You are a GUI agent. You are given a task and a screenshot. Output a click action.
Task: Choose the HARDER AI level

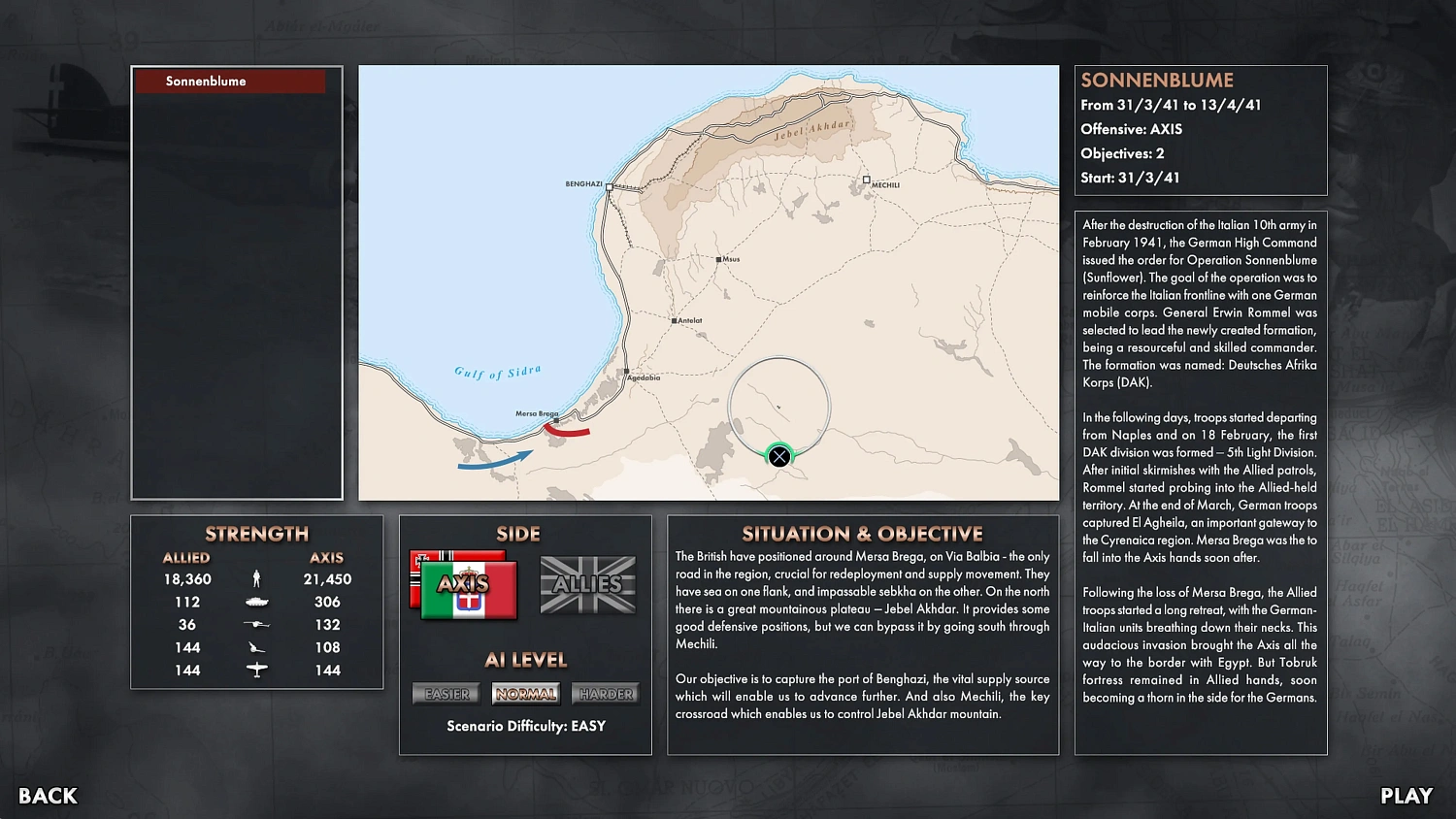tap(605, 693)
